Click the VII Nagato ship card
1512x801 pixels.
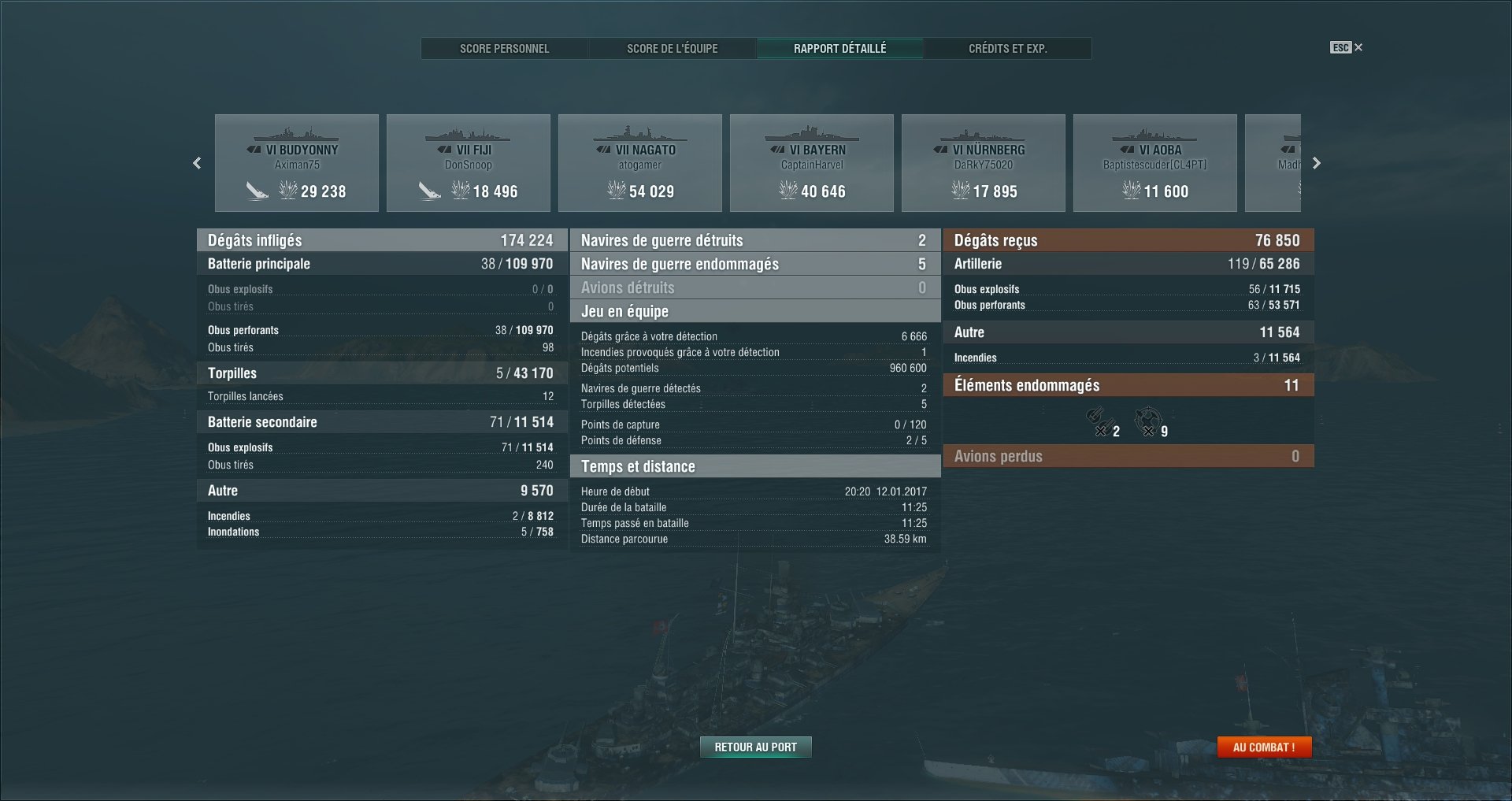640,163
